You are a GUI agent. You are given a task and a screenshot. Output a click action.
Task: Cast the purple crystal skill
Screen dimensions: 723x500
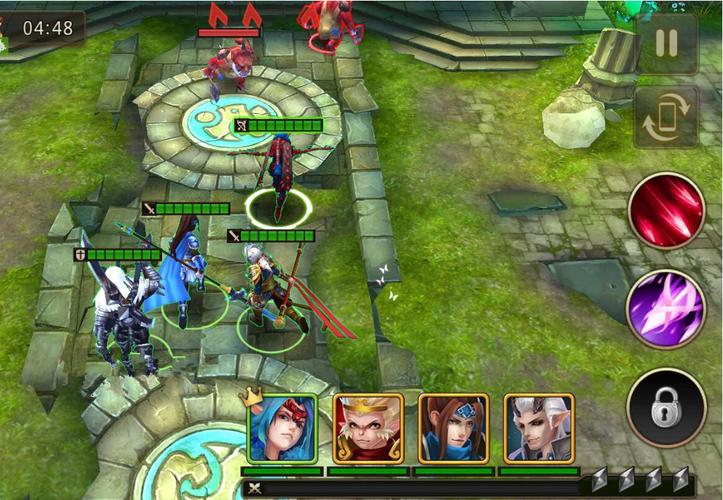point(667,308)
